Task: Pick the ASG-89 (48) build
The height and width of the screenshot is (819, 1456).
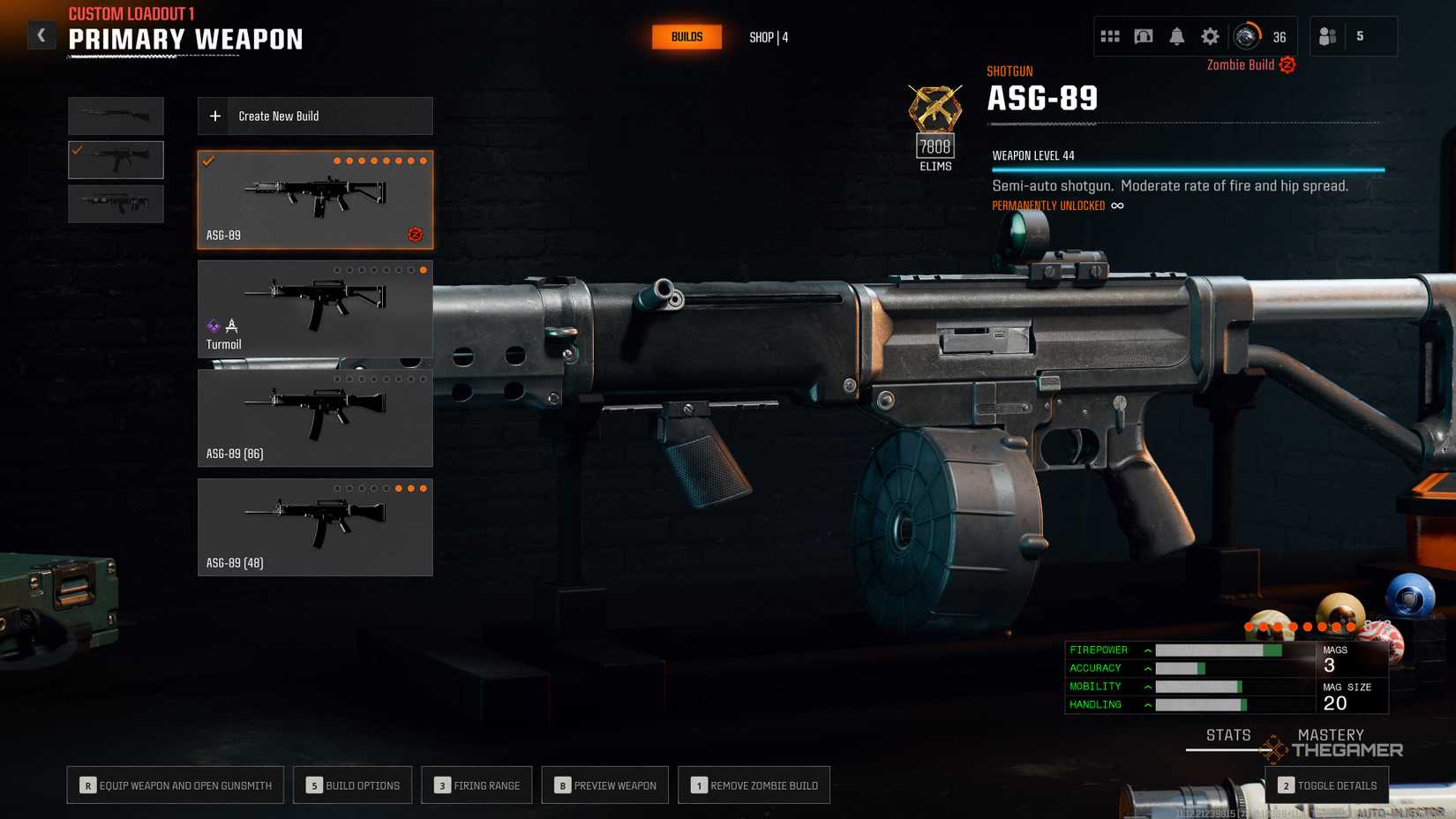Action: [x=315, y=527]
